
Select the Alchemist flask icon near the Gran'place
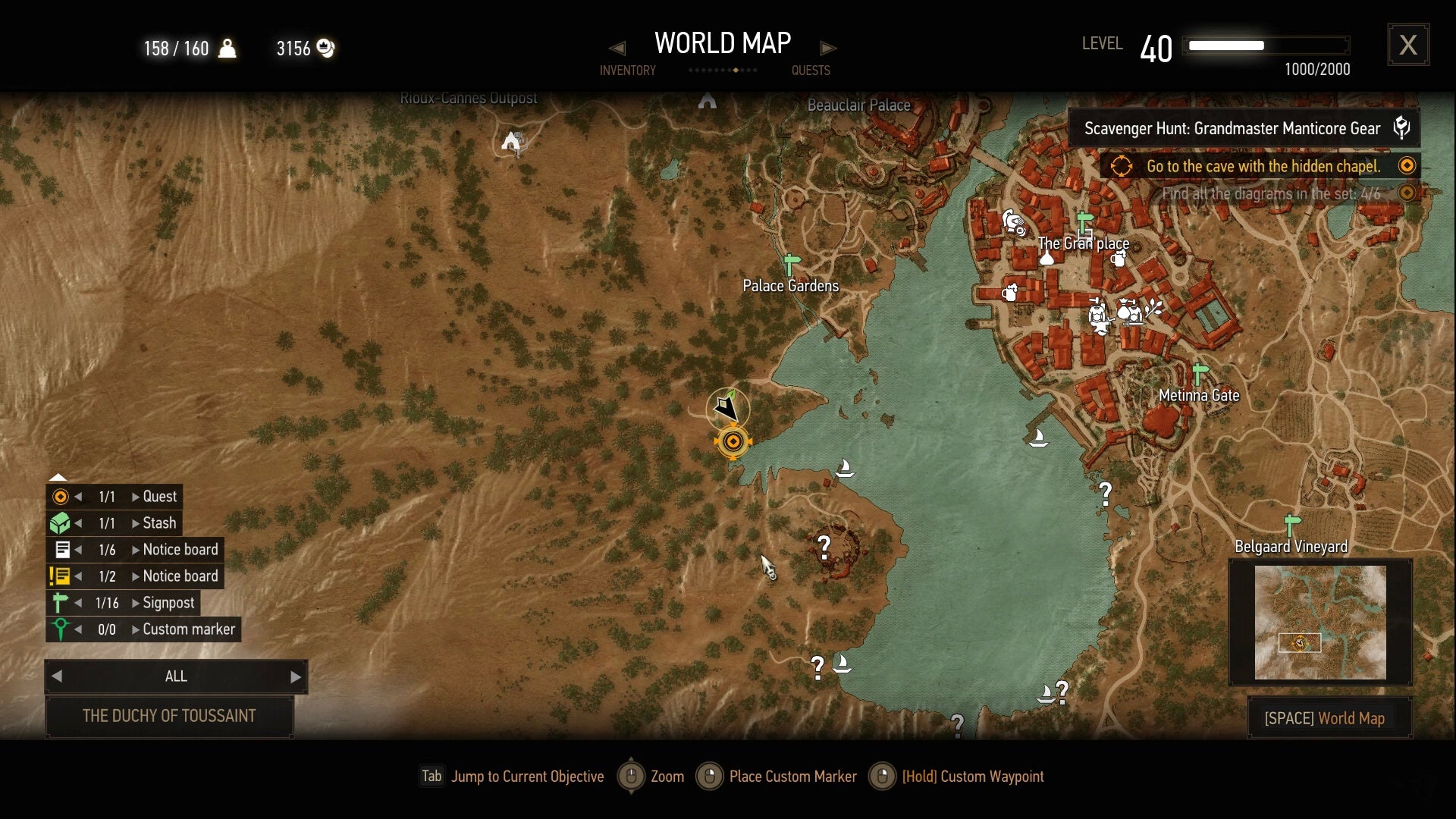(1047, 259)
